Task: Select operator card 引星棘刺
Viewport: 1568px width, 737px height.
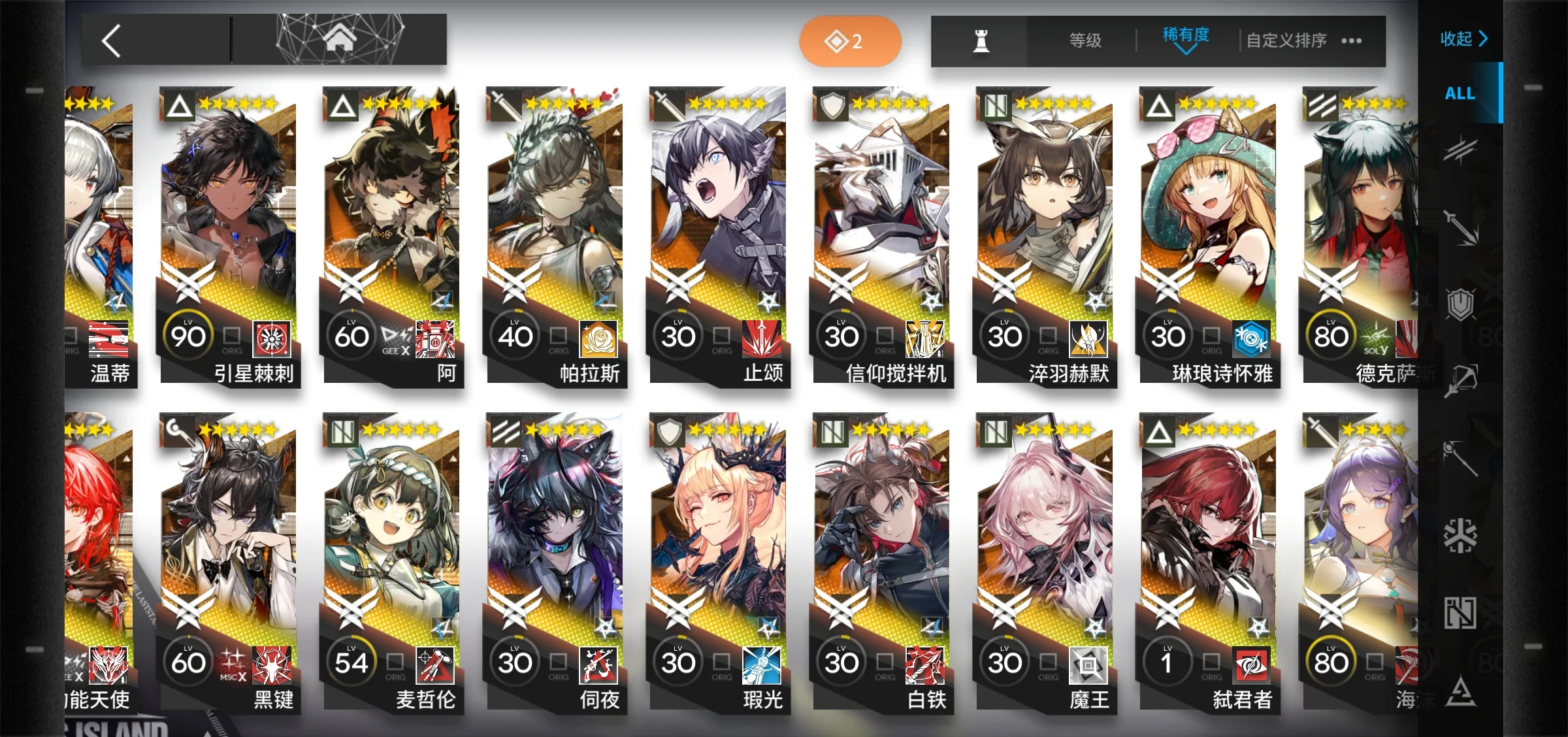Action: [229, 235]
